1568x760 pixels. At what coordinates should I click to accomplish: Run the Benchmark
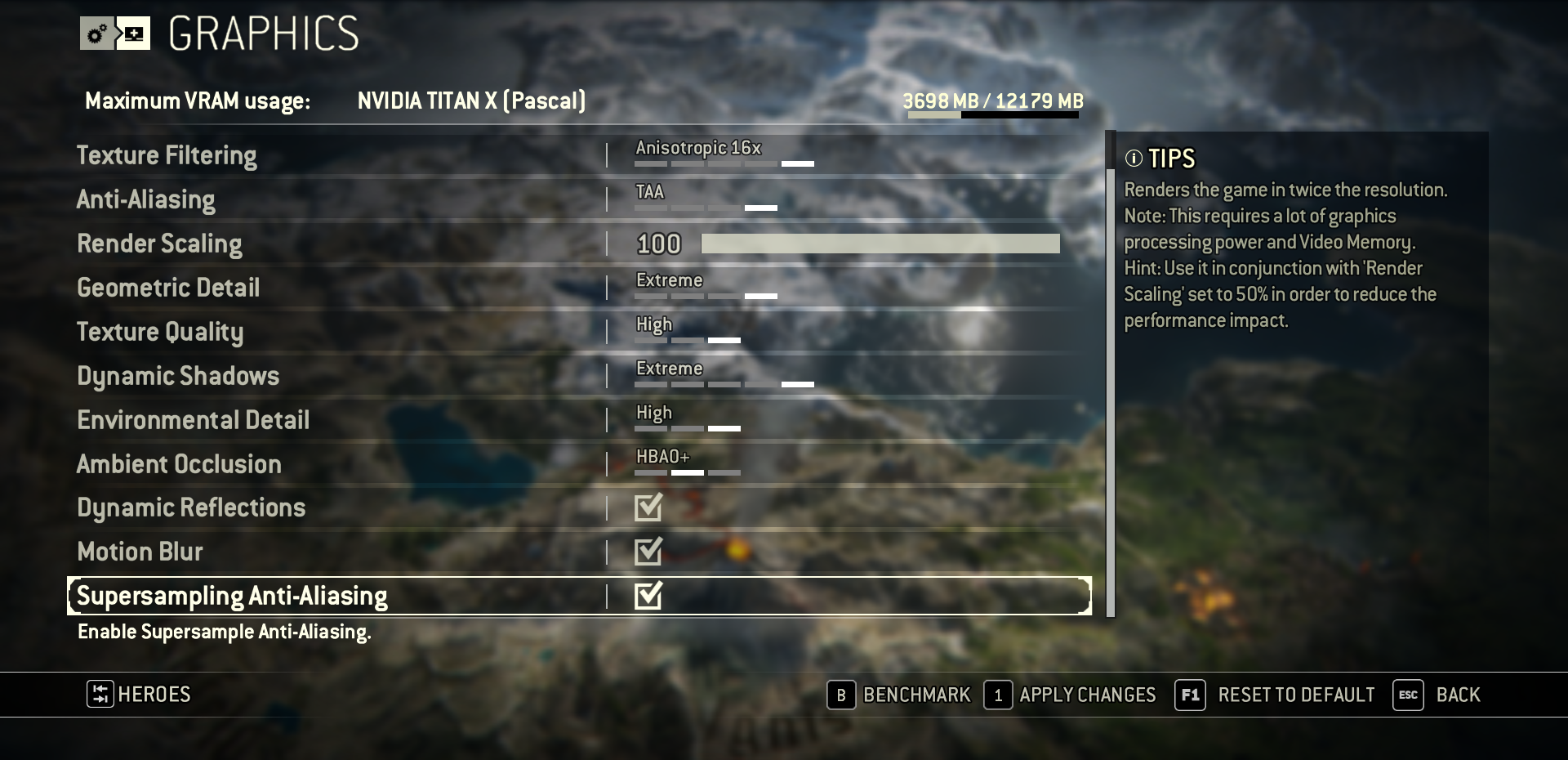click(x=899, y=695)
